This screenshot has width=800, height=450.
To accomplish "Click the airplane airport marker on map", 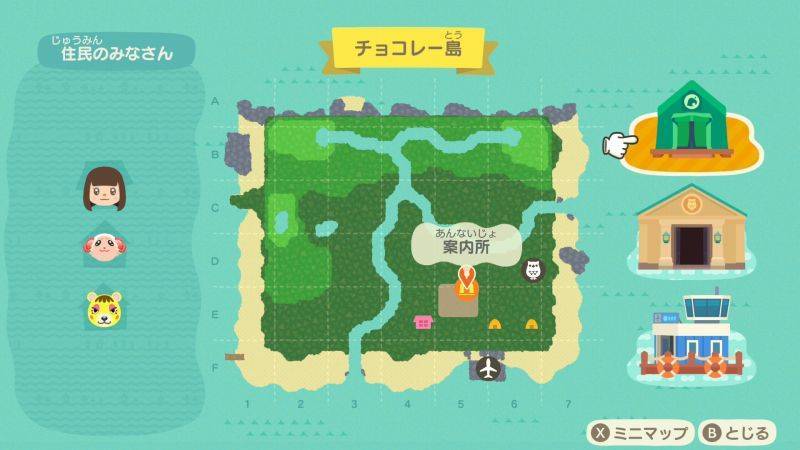I will point(489,369).
